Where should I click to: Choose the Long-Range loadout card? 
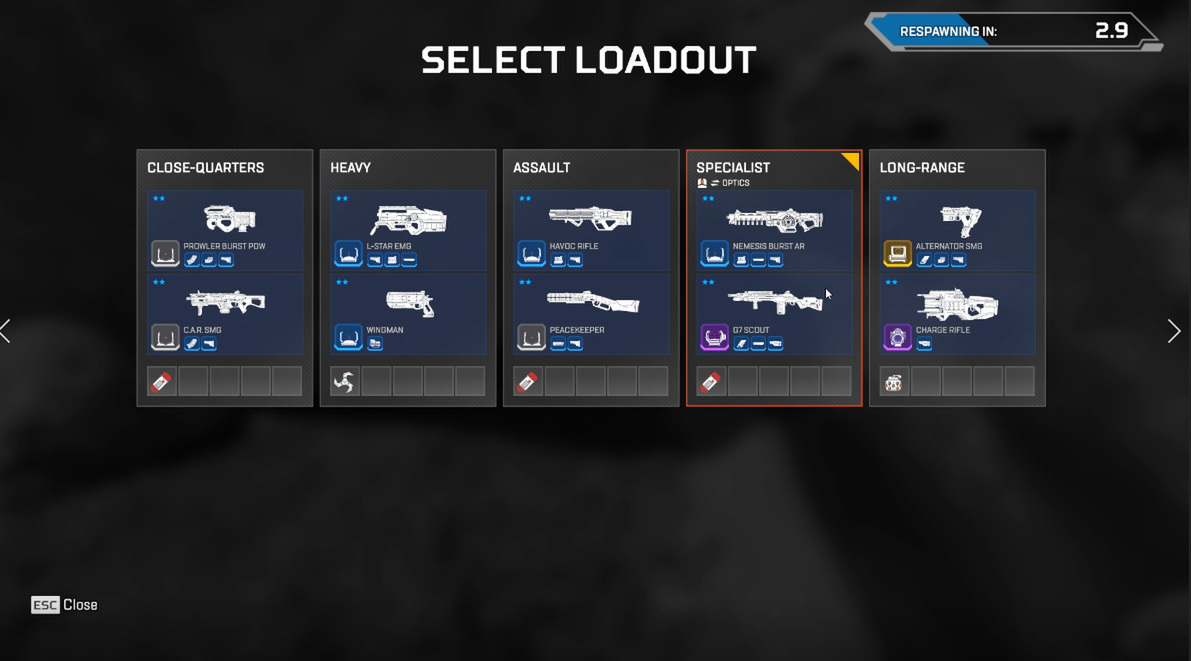click(957, 168)
